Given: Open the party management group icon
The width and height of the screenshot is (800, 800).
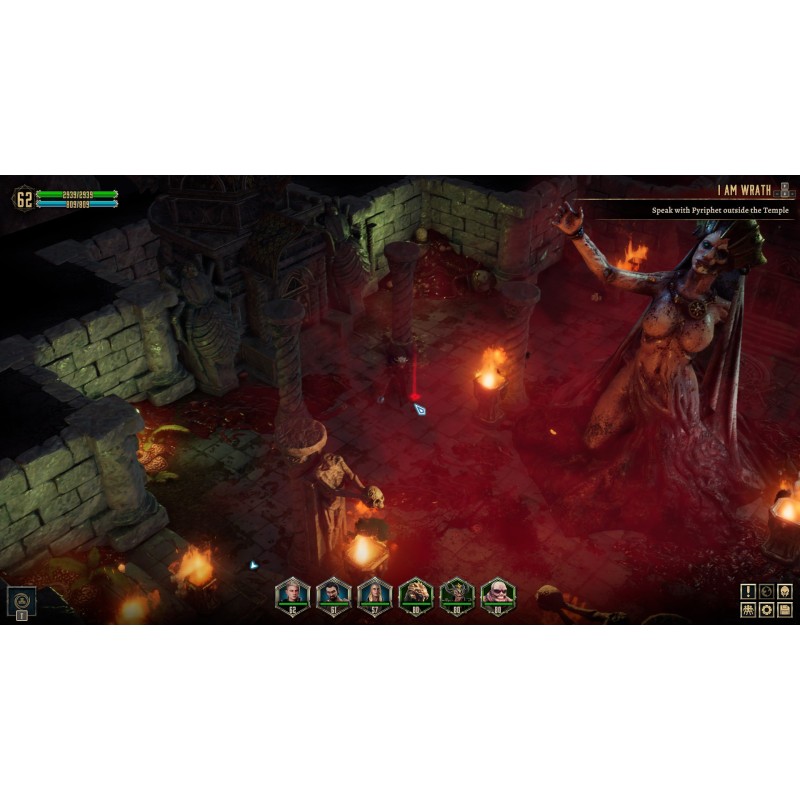Looking at the screenshot, I should (x=748, y=609).
